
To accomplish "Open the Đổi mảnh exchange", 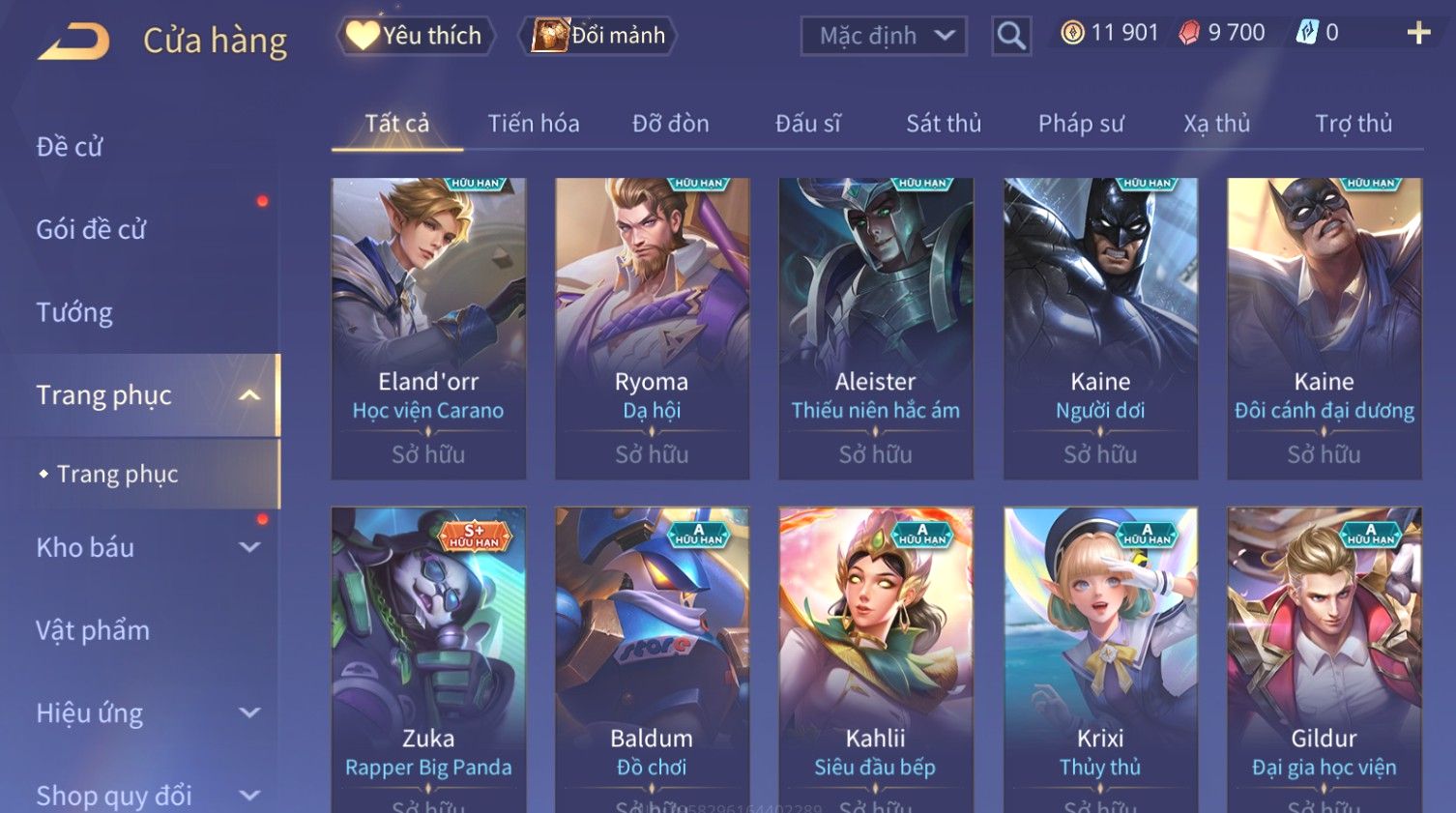I will click(599, 36).
